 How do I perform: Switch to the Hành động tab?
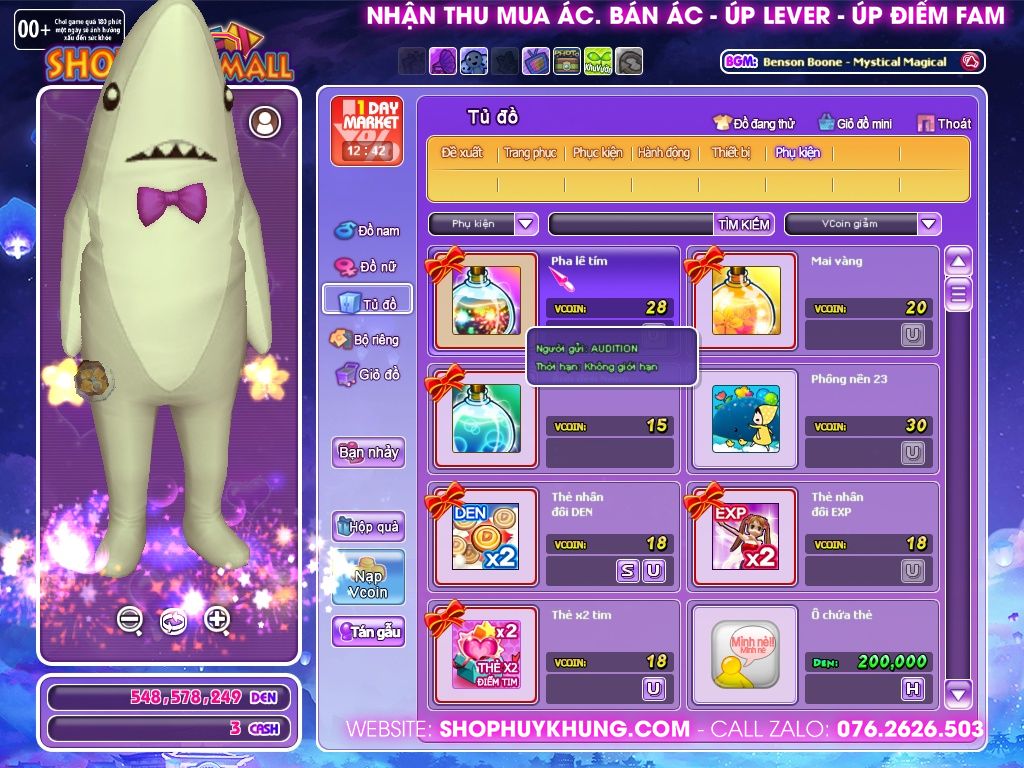664,153
